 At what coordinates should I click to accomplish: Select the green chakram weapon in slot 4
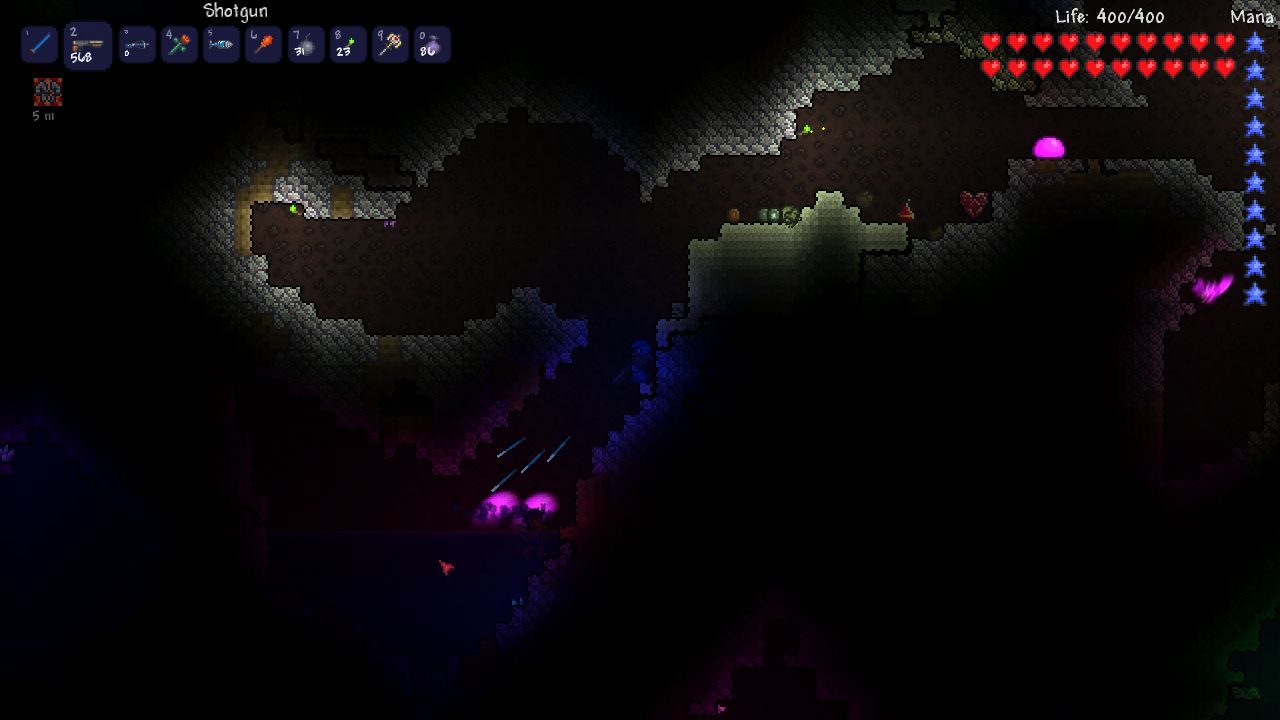[x=179, y=44]
